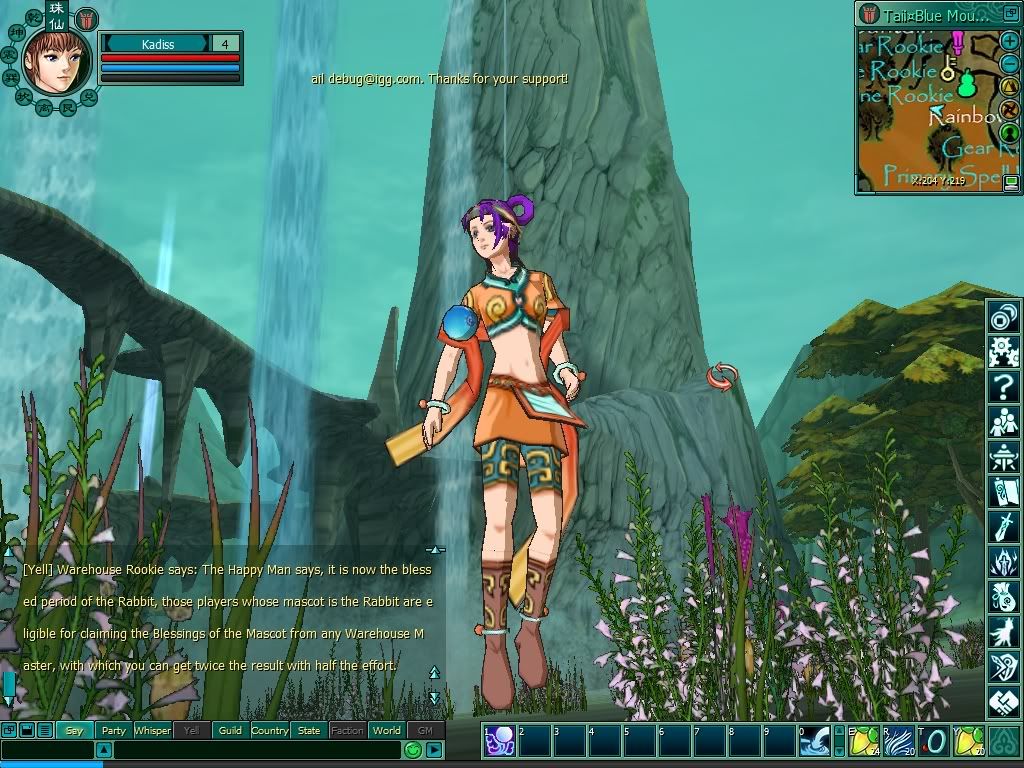
Task: Switch to the World chat tab
Action: point(387,730)
